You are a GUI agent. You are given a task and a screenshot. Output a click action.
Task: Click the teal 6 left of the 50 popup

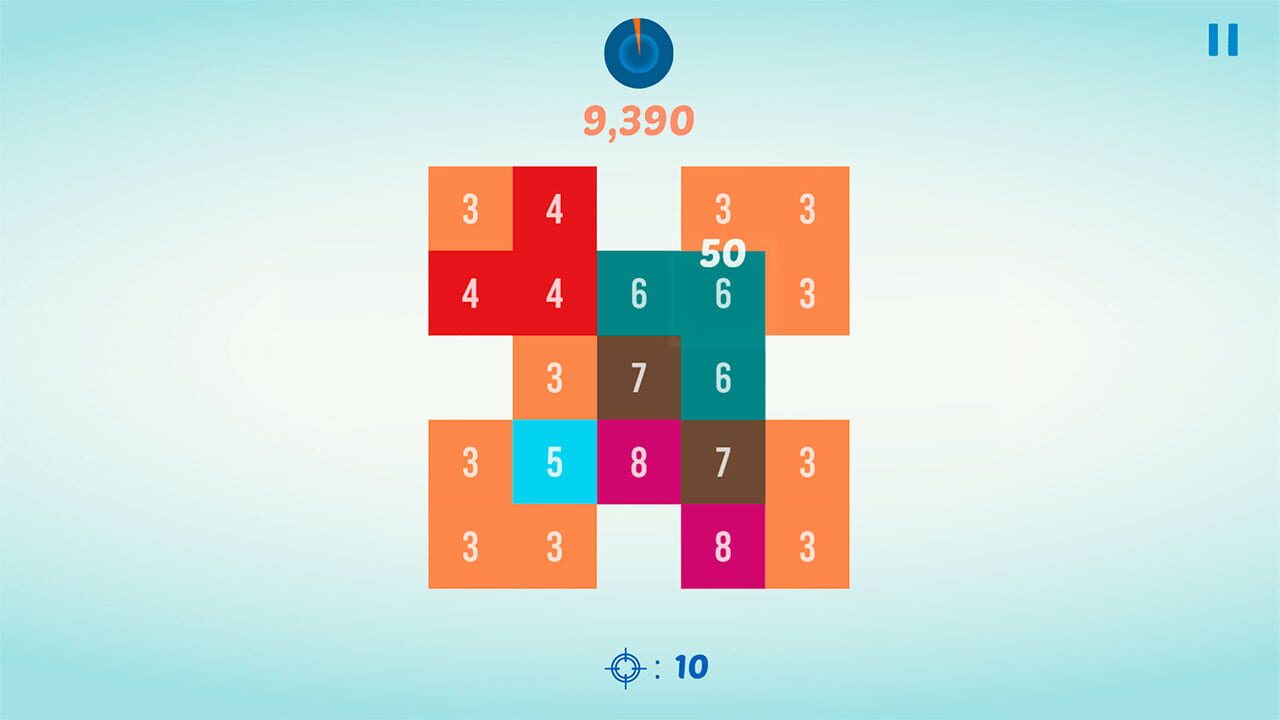pyautogui.click(x=638, y=294)
